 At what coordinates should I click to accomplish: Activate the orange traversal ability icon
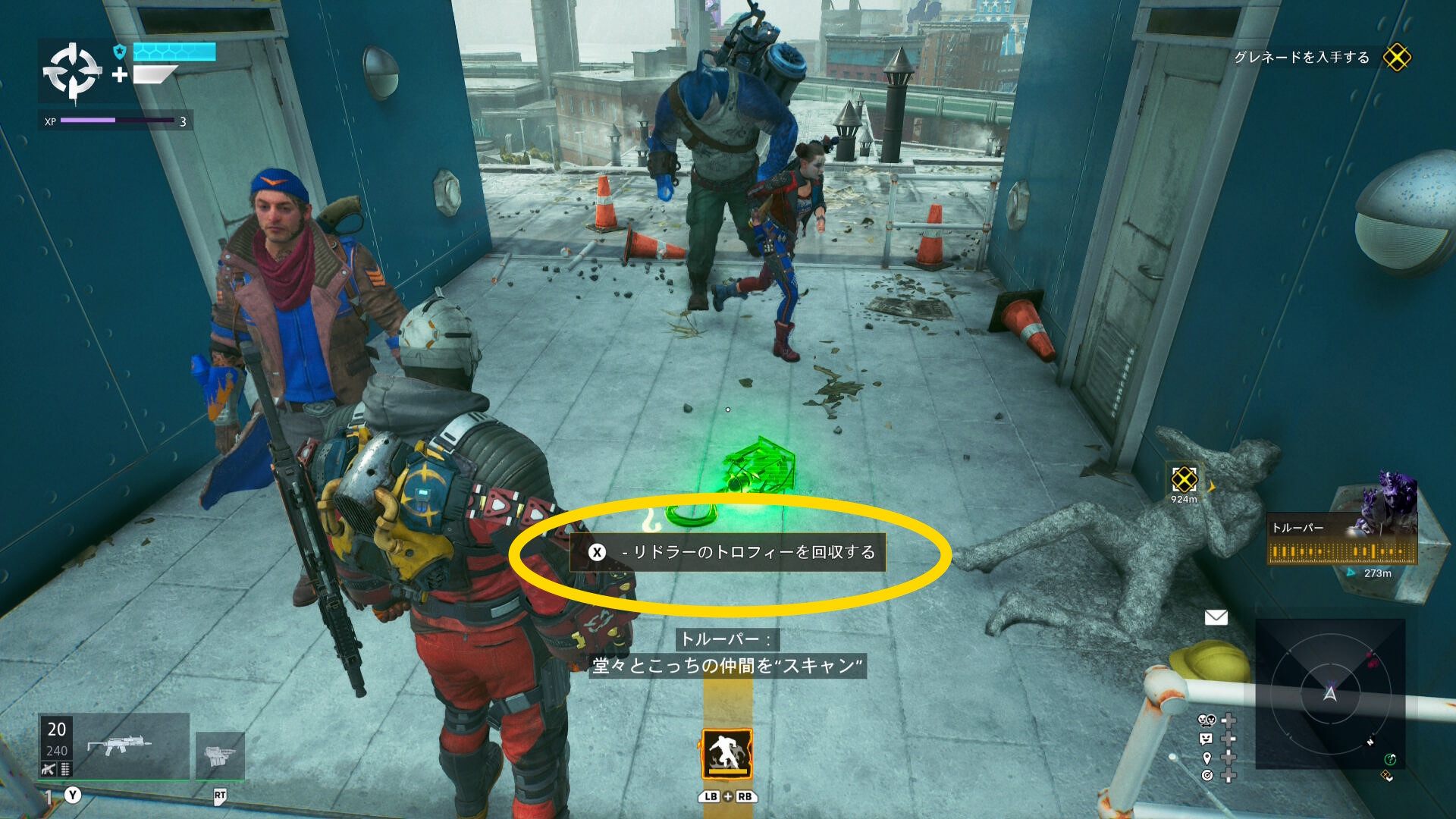coord(726,754)
